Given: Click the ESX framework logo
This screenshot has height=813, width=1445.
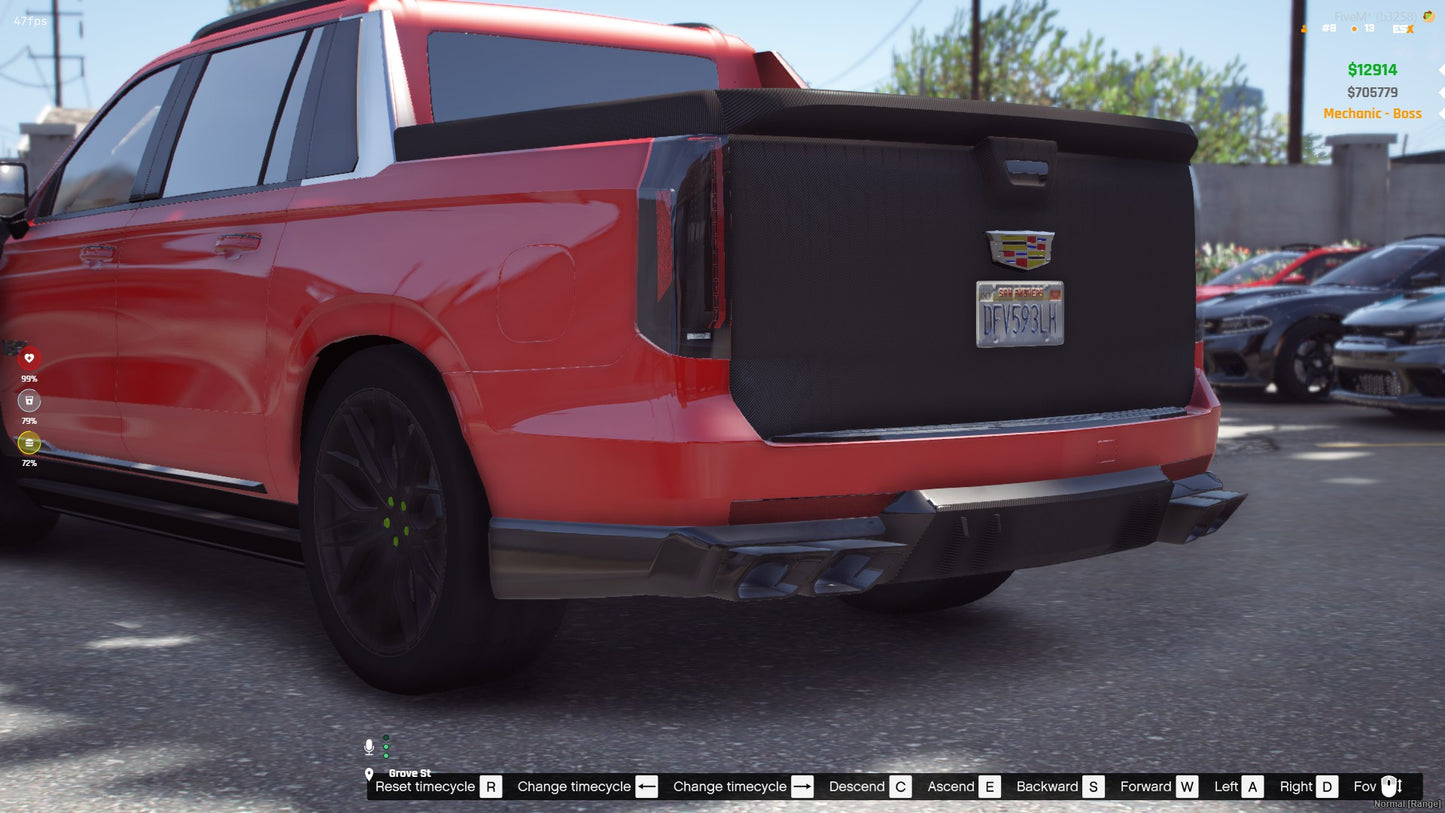Looking at the screenshot, I should pos(1403,29).
